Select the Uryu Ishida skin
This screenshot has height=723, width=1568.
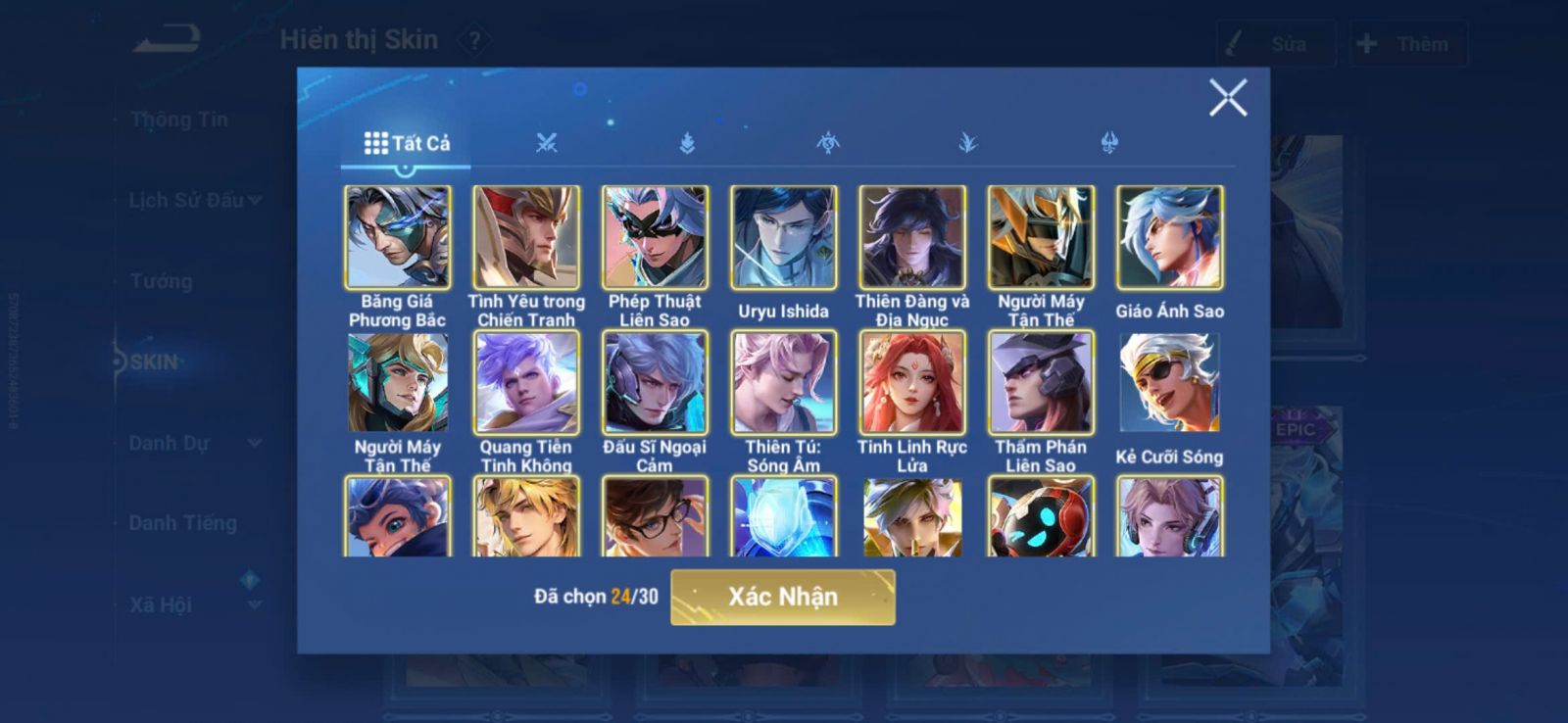pos(783,238)
